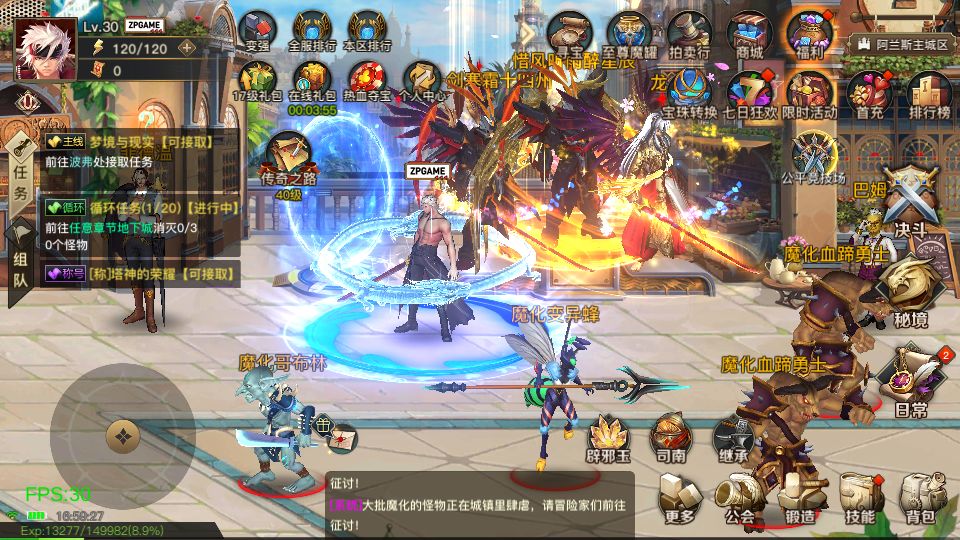Claim the 在线礼包 online gift
The height and width of the screenshot is (540, 960).
311,79
